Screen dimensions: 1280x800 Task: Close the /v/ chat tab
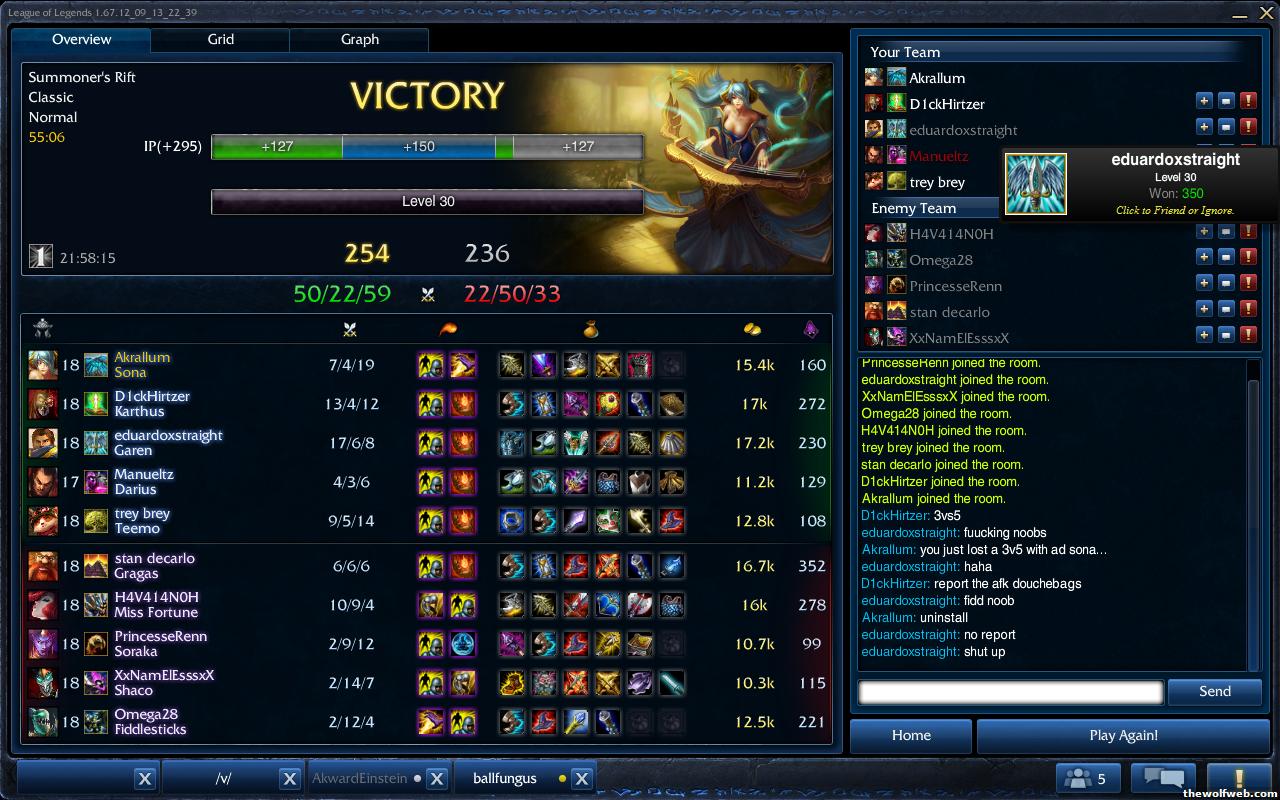pyautogui.click(x=289, y=778)
